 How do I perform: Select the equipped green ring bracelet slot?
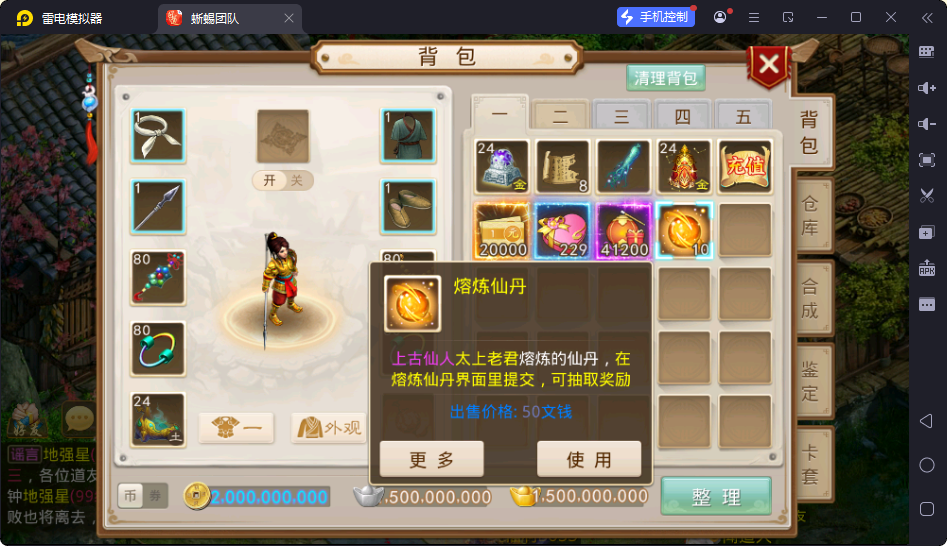pyautogui.click(x=158, y=348)
